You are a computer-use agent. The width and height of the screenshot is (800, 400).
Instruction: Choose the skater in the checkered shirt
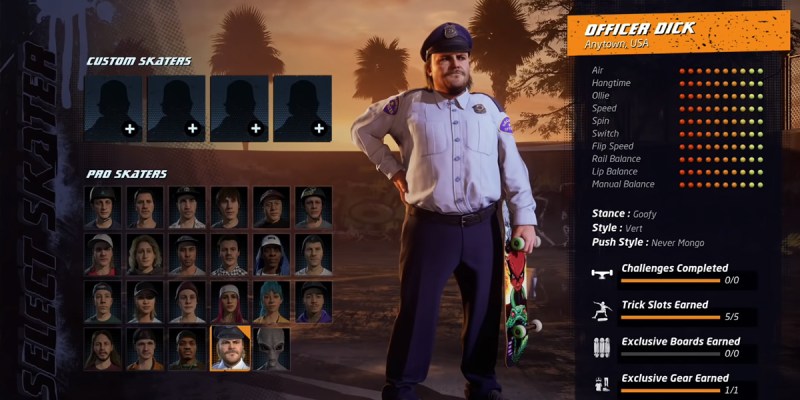[229, 255]
